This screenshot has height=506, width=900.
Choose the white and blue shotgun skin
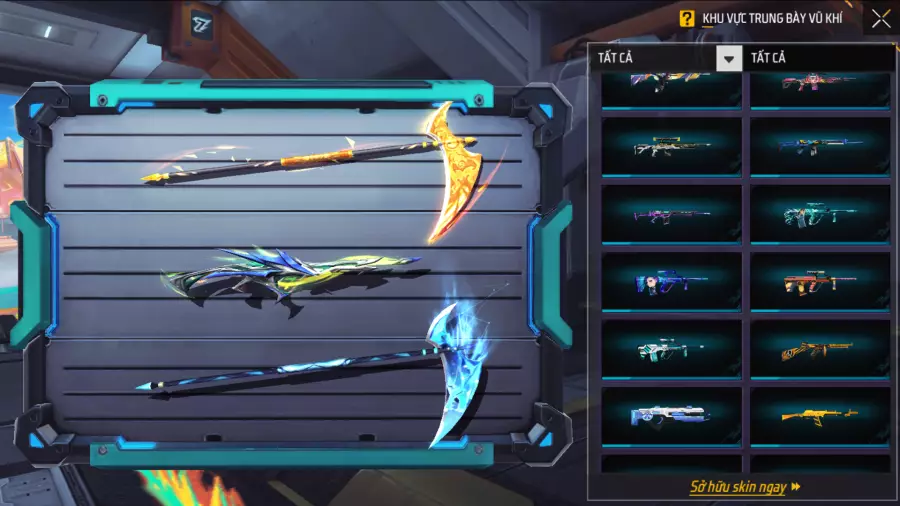[671, 415]
